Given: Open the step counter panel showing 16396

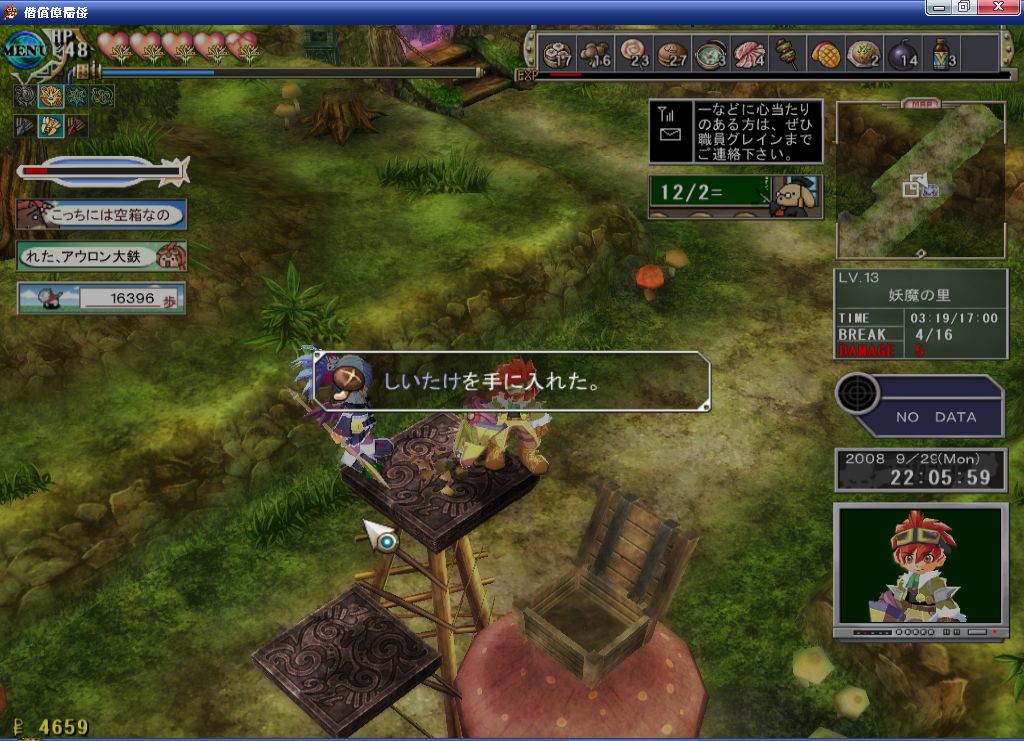Looking at the screenshot, I should click(x=101, y=298).
